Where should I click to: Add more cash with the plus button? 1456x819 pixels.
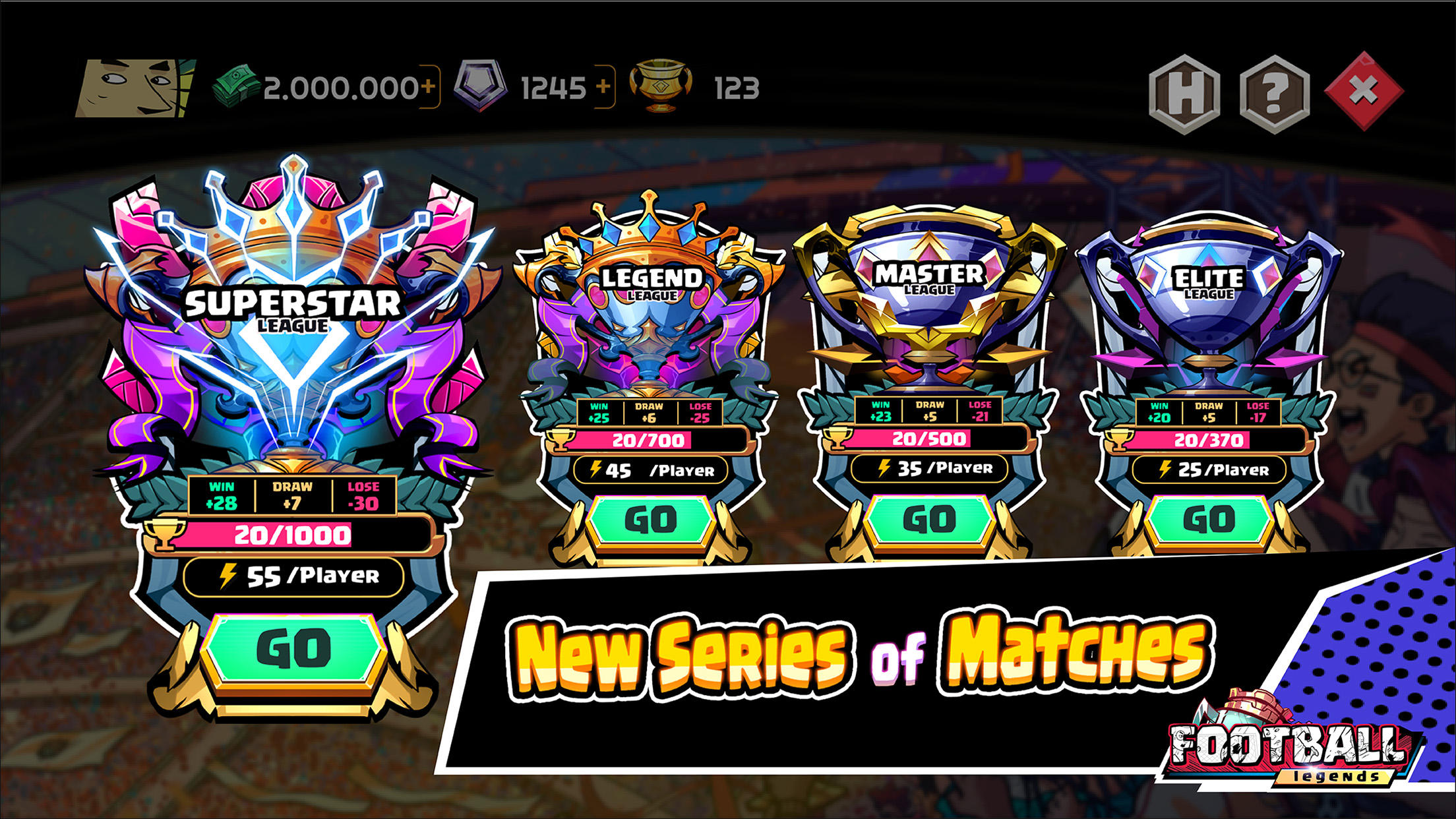(x=429, y=84)
